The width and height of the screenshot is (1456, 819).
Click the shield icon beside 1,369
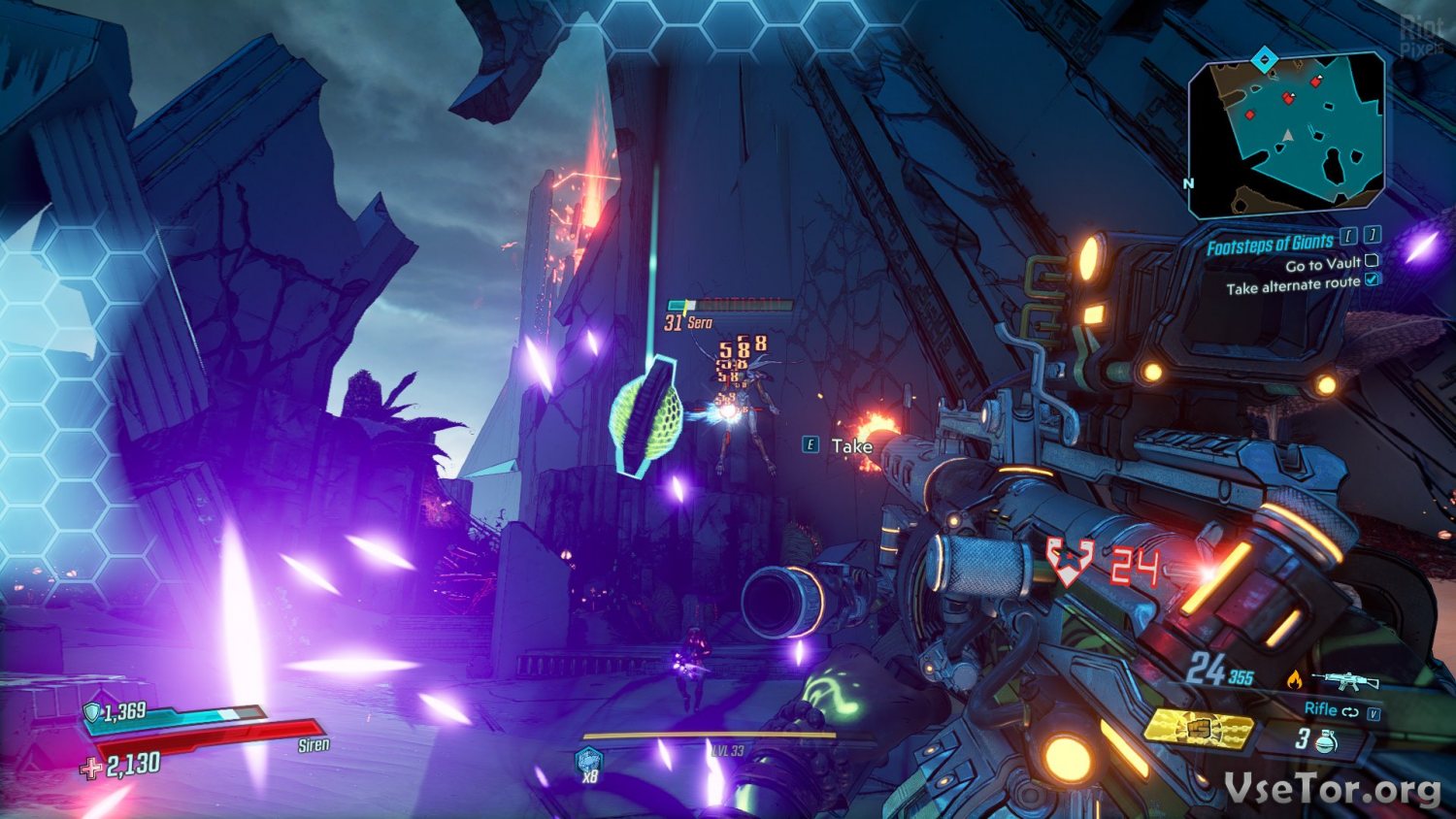tap(91, 713)
